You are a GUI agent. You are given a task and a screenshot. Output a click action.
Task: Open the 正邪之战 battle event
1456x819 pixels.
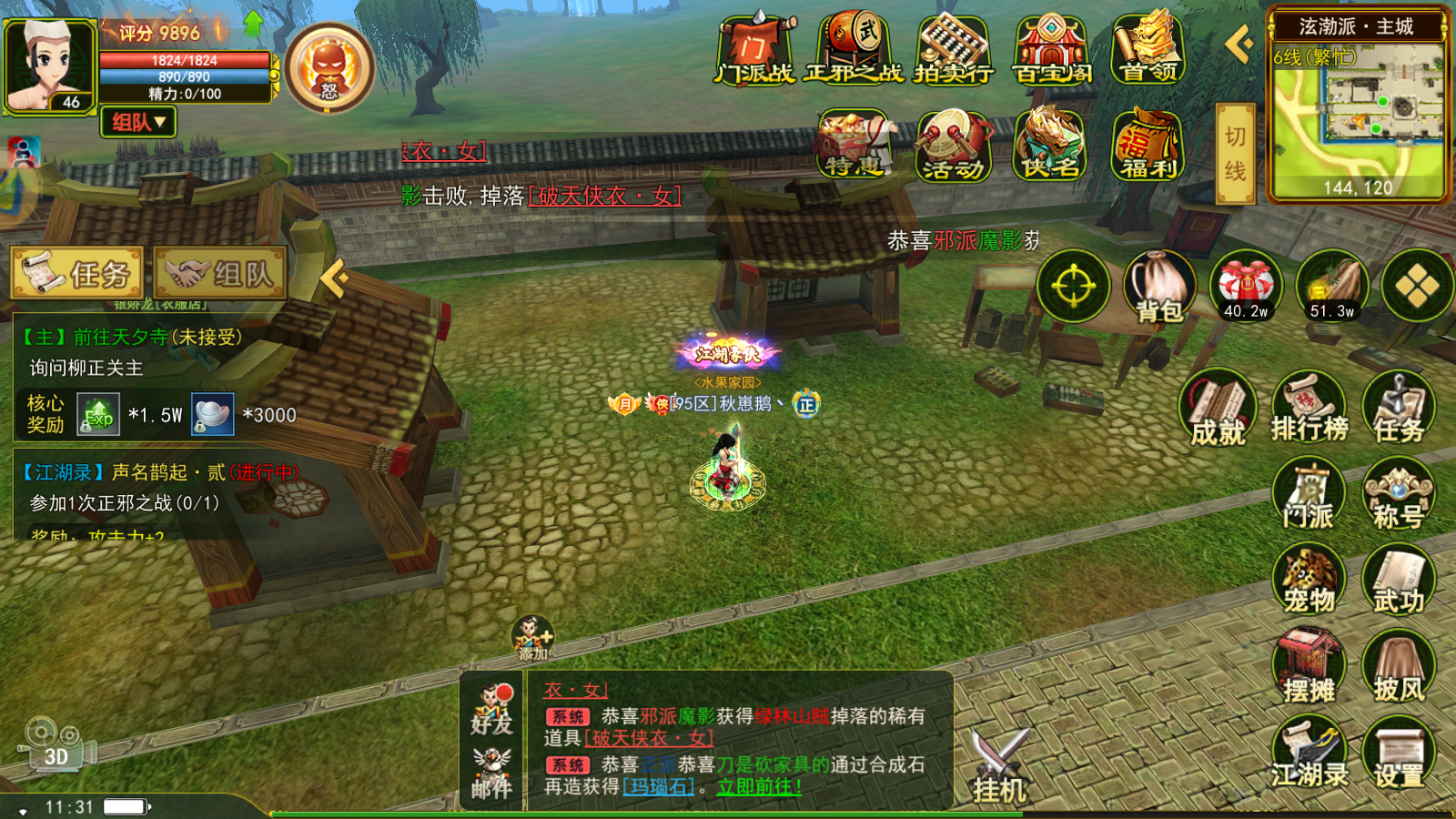854,51
